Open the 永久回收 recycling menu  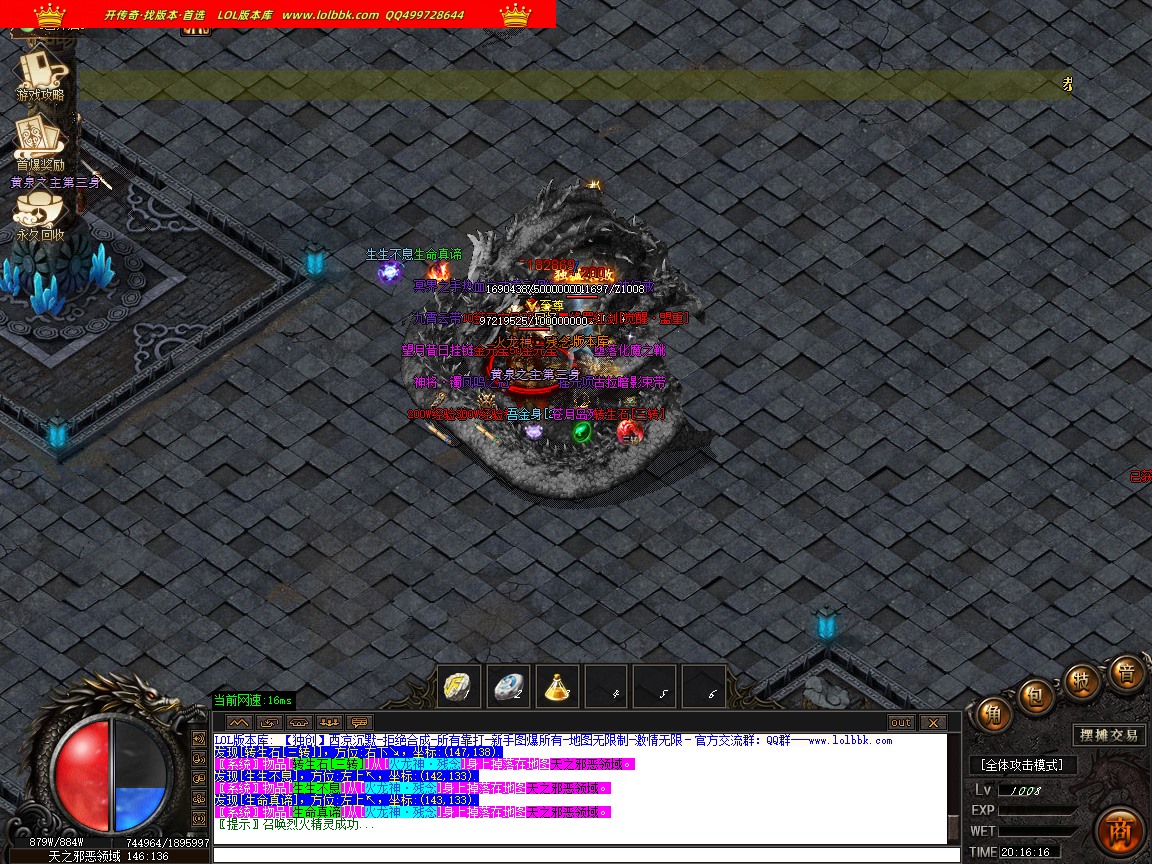(x=40, y=214)
